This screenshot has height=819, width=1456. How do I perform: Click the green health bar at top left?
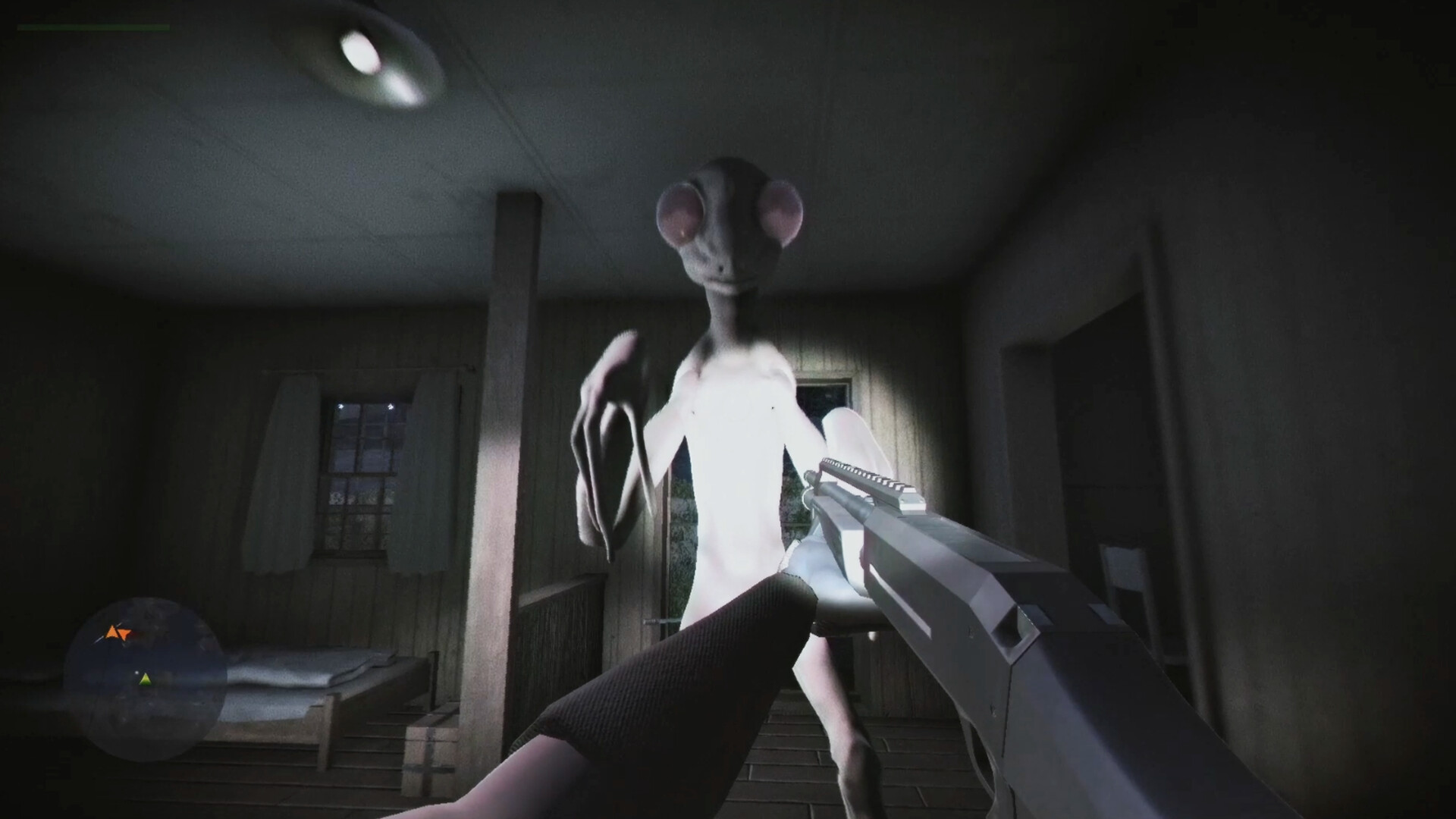point(91,27)
